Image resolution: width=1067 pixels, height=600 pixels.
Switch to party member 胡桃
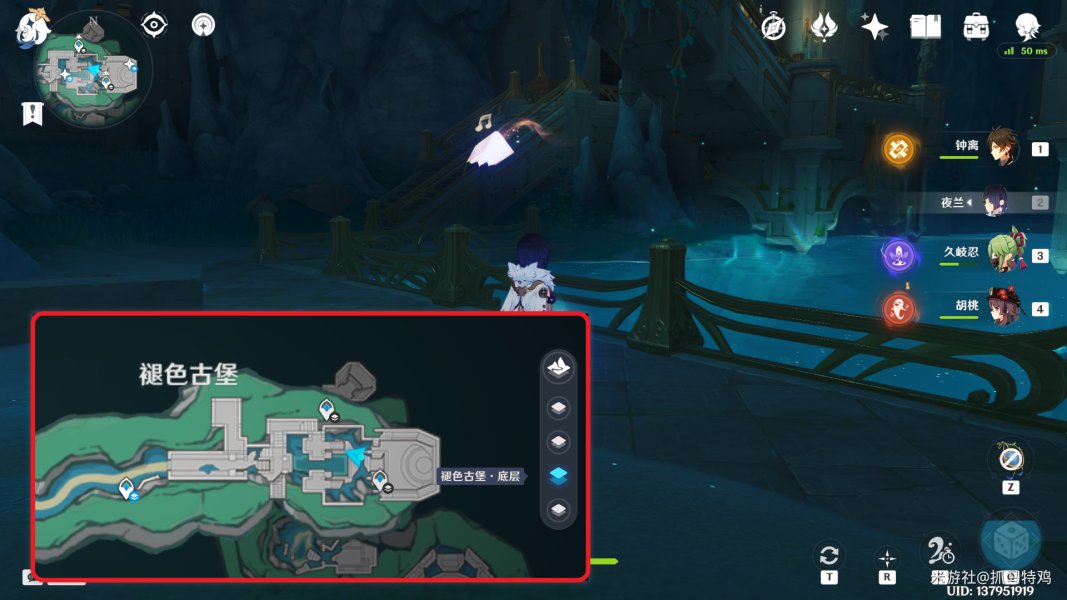point(1001,307)
